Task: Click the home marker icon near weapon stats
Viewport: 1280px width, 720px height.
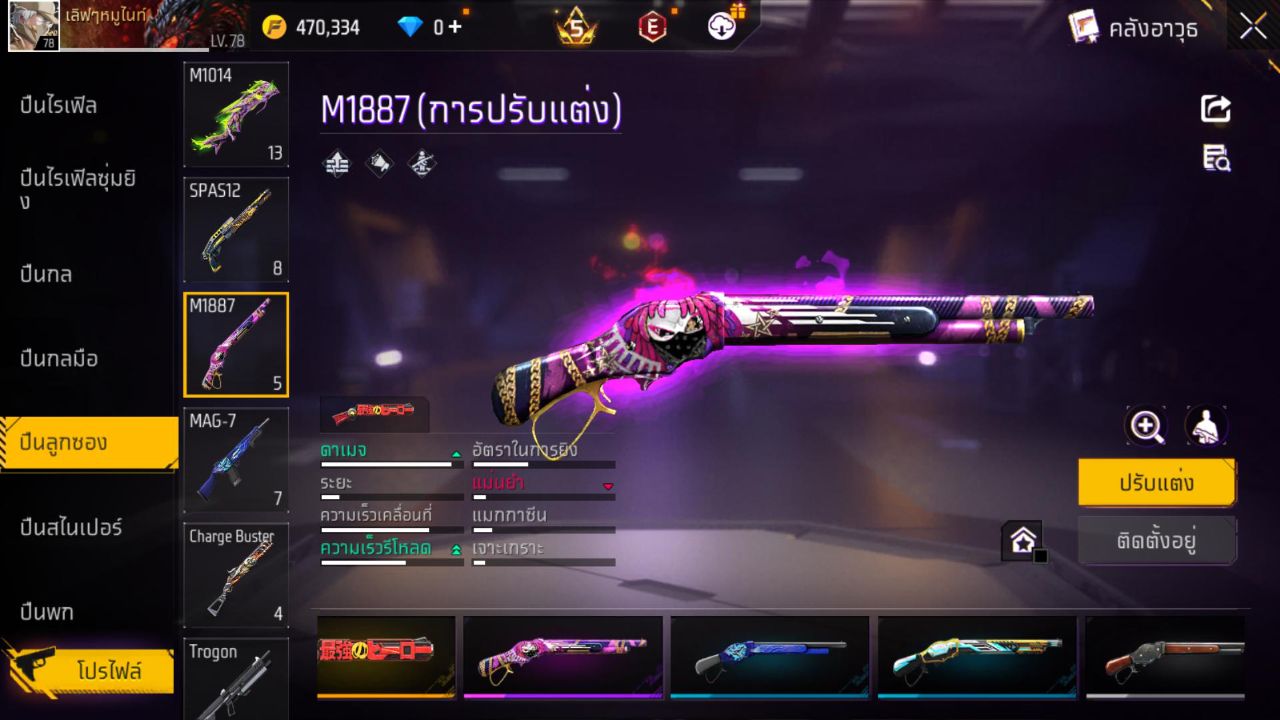Action: (1022, 540)
